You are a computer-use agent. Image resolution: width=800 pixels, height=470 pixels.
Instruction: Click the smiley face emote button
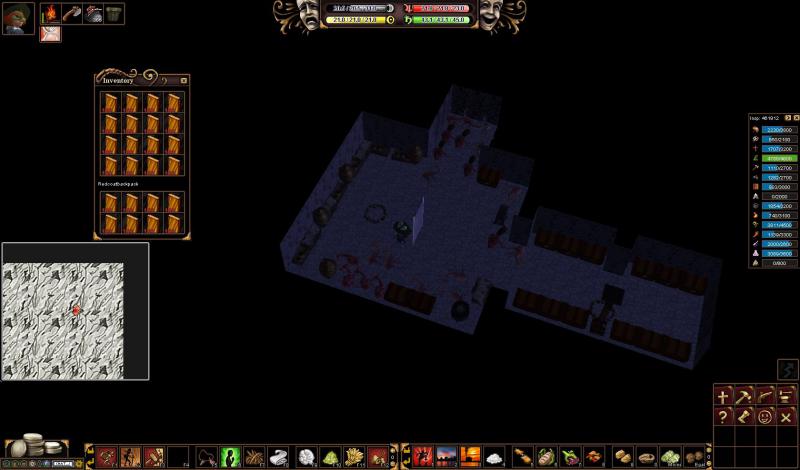tap(765, 417)
